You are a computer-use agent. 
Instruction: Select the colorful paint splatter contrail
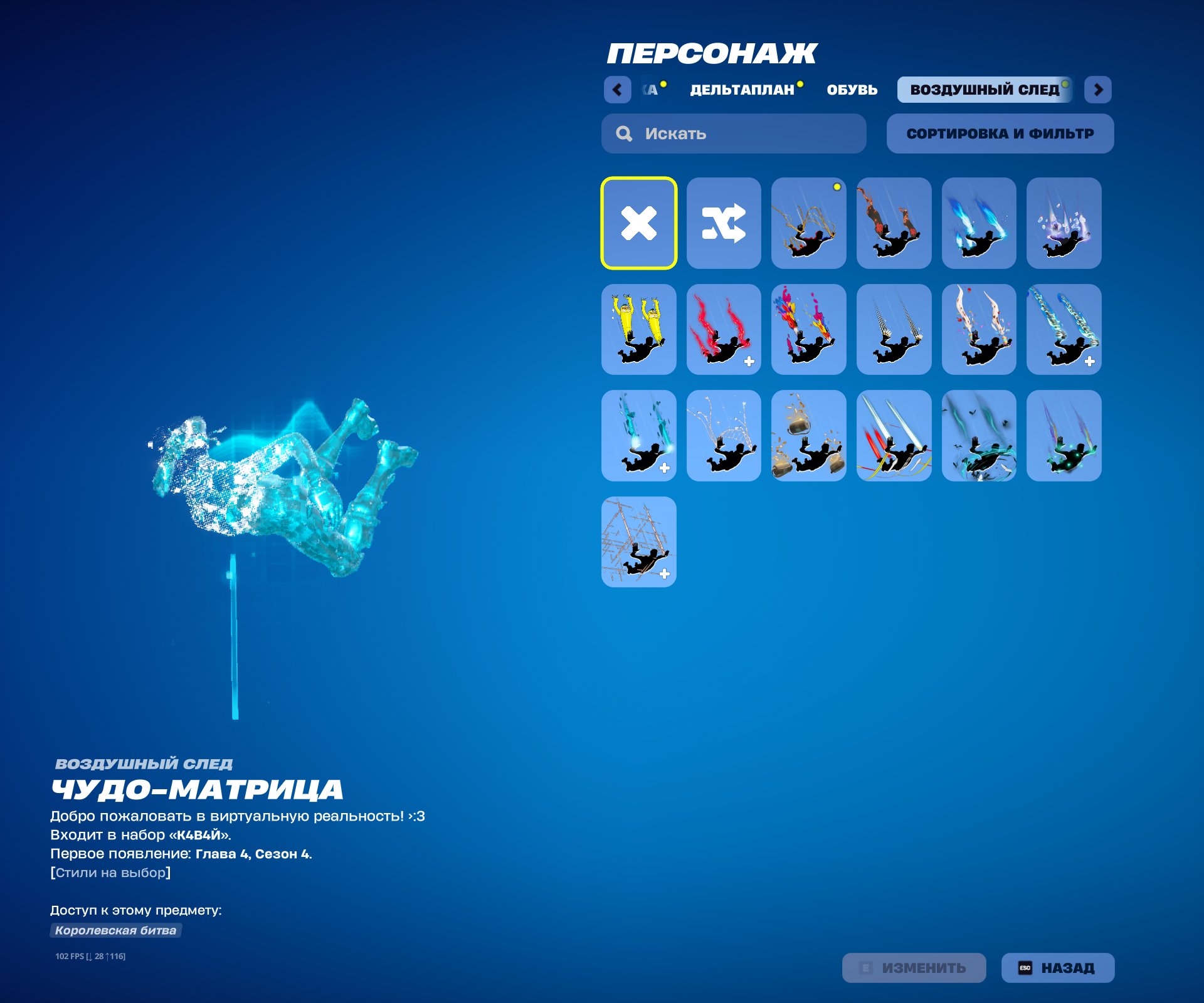point(809,329)
